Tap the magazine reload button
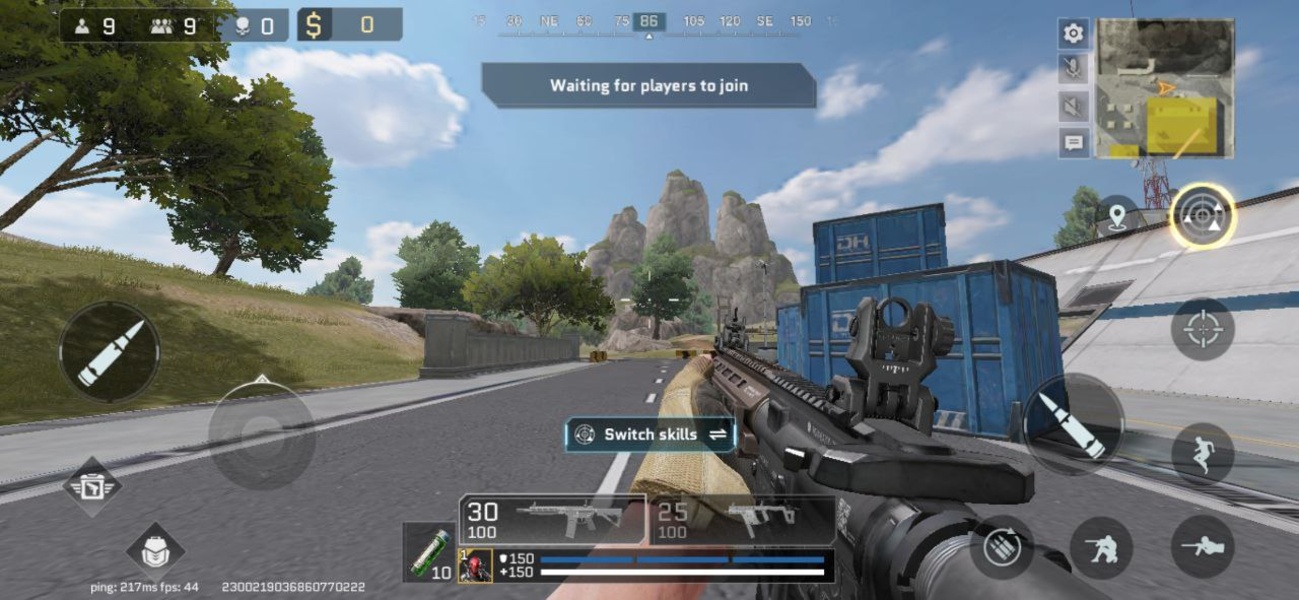Screen dimensions: 1299x600 pyautogui.click(x=1001, y=547)
